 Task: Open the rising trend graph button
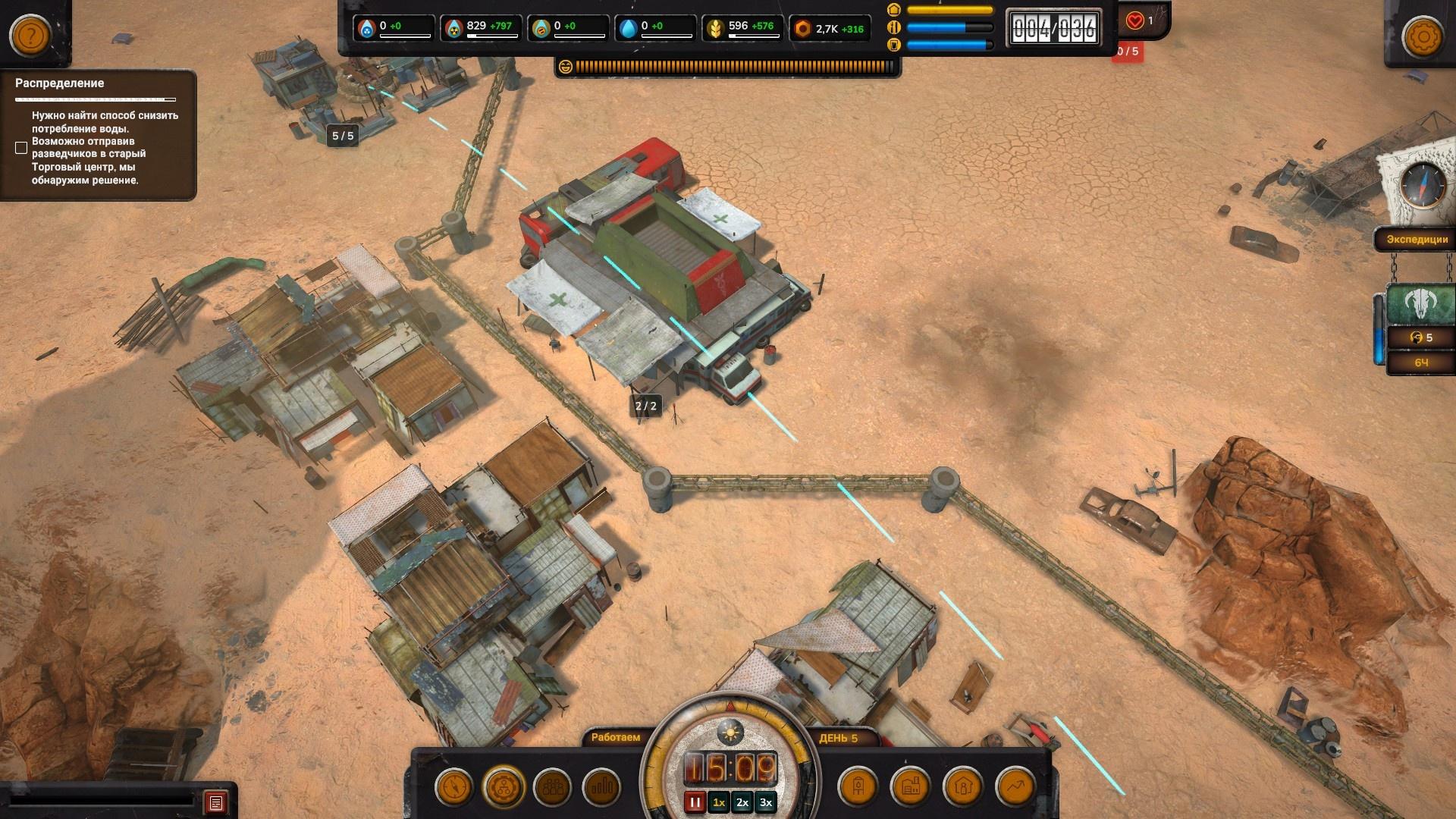tap(1015, 787)
